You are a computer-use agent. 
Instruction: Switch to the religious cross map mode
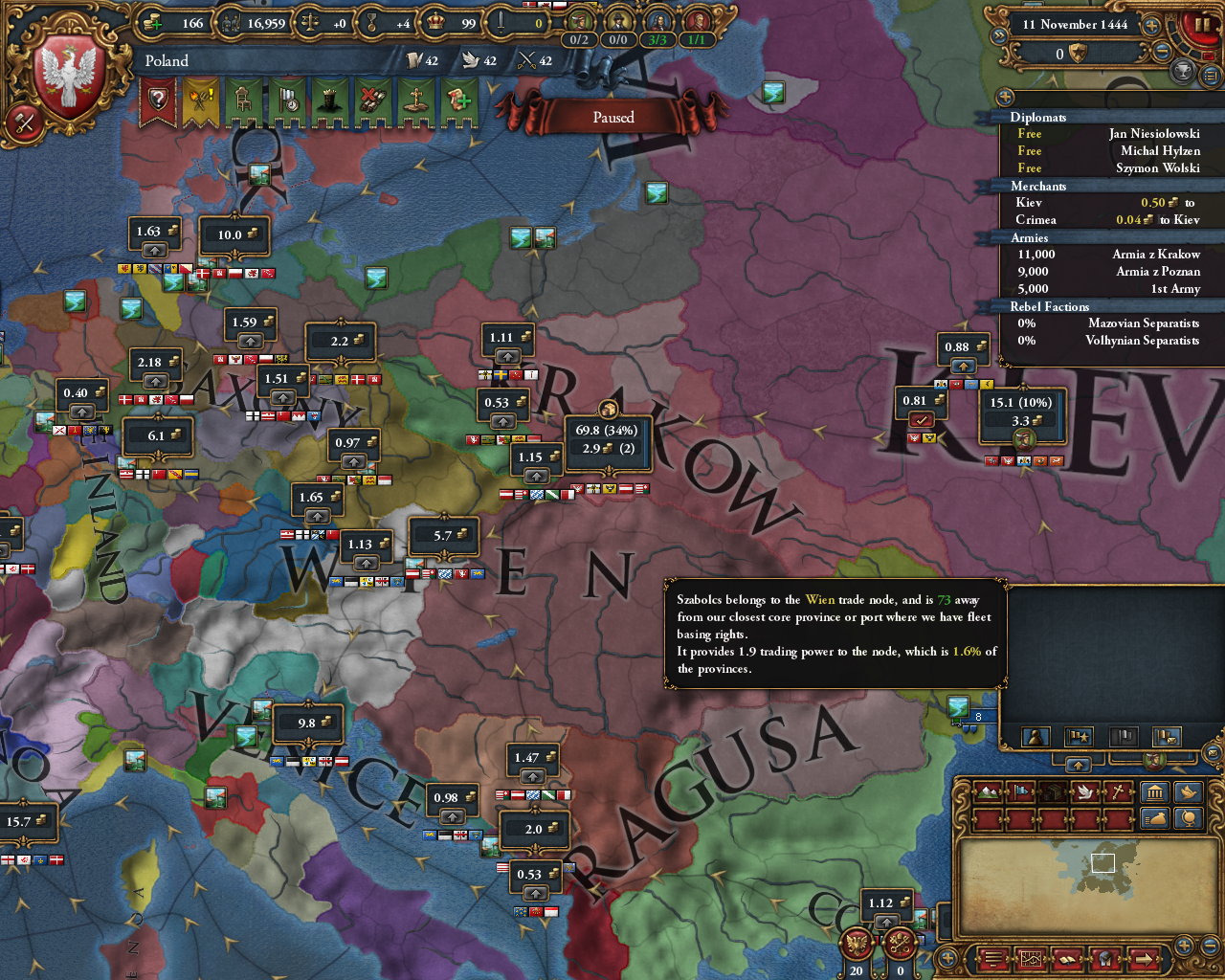[x=1118, y=792]
